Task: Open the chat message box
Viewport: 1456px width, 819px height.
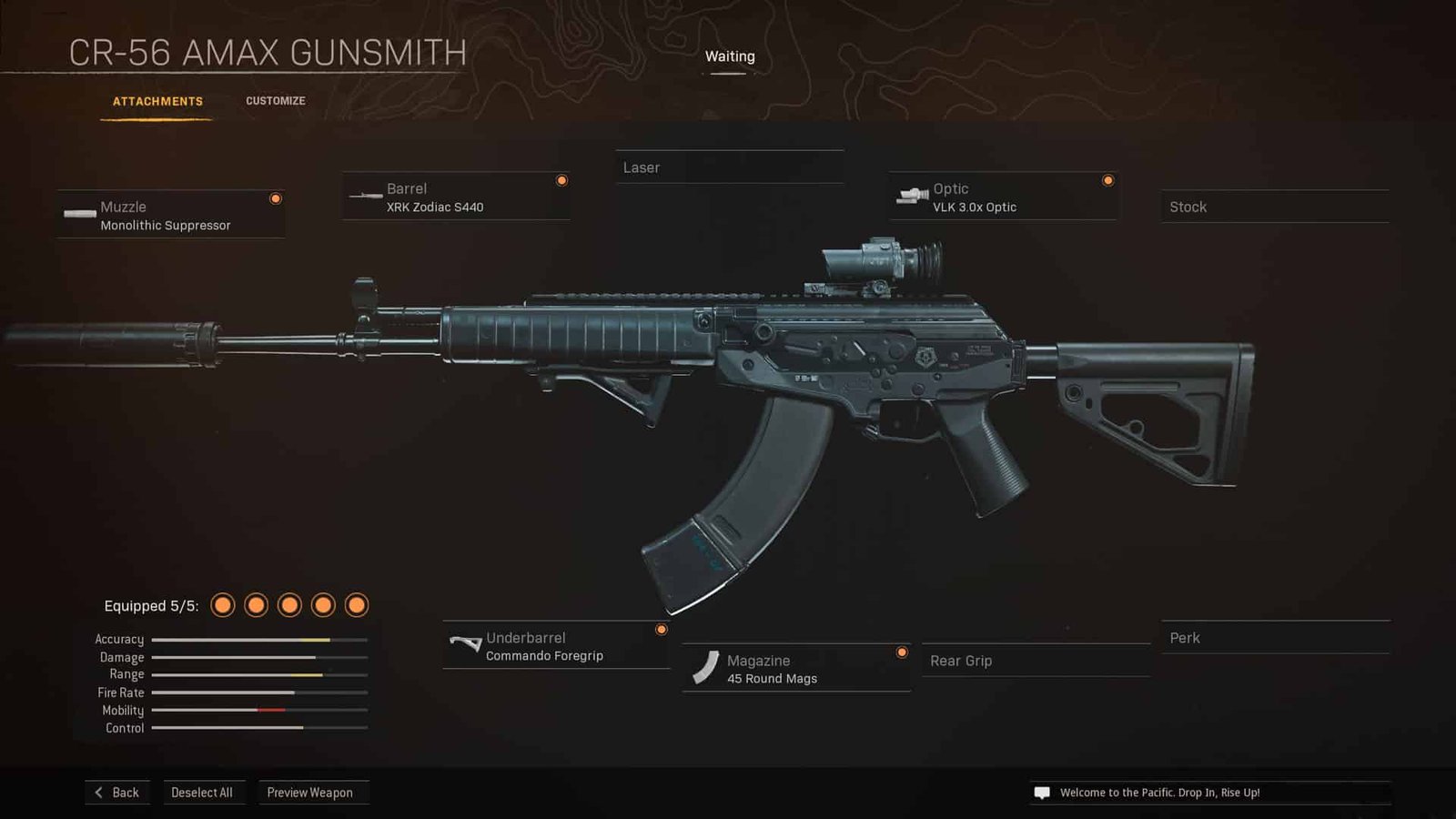Action: pos(1209,793)
